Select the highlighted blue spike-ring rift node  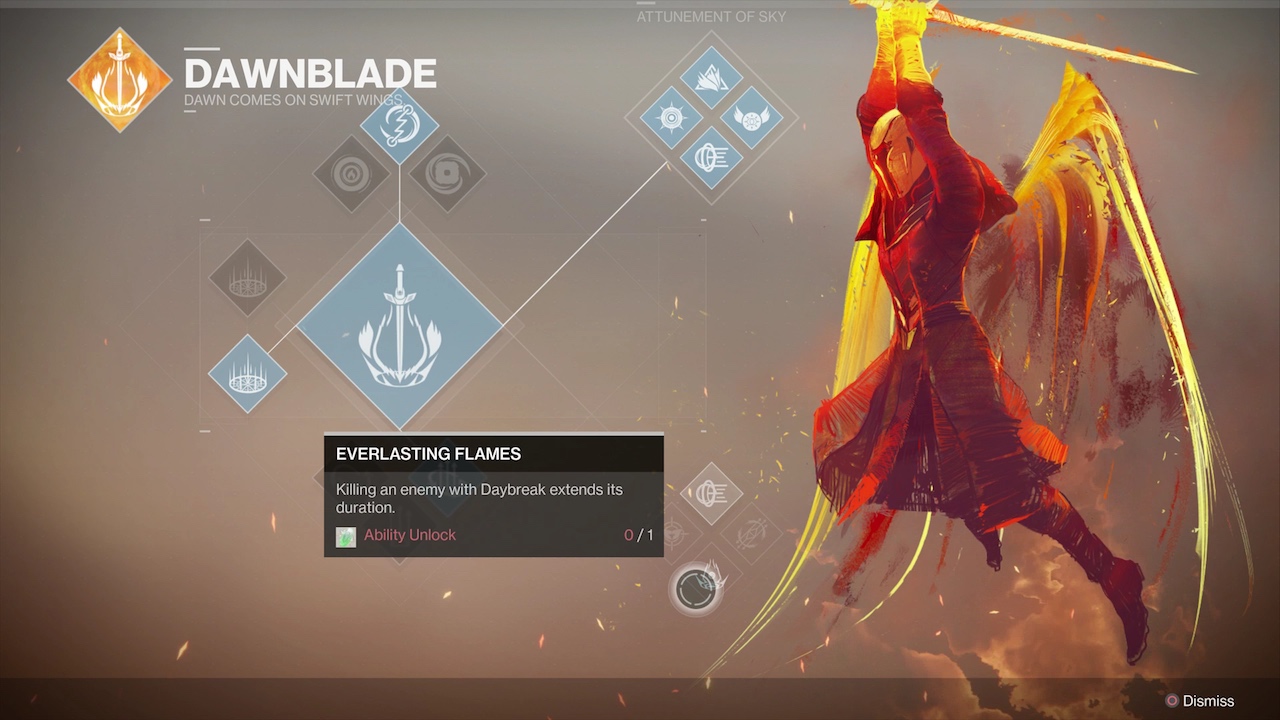247,374
